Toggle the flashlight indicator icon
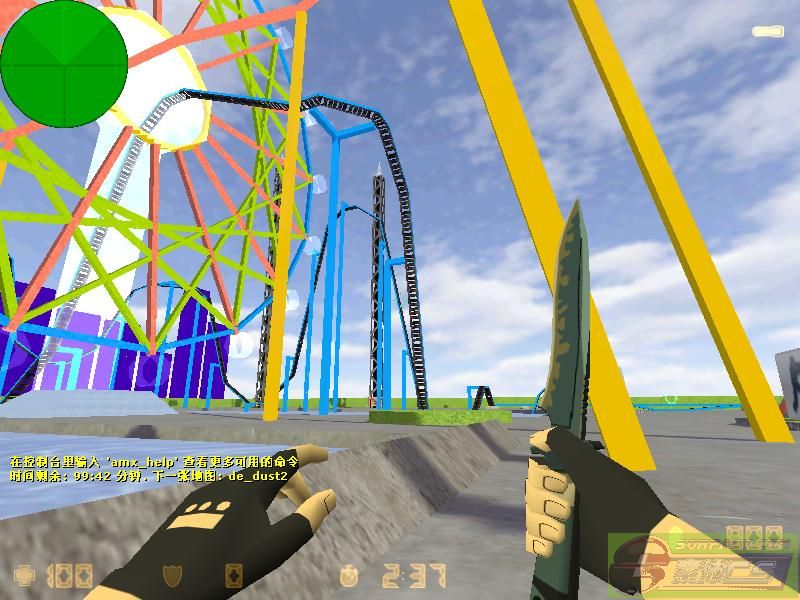 pos(767,32)
